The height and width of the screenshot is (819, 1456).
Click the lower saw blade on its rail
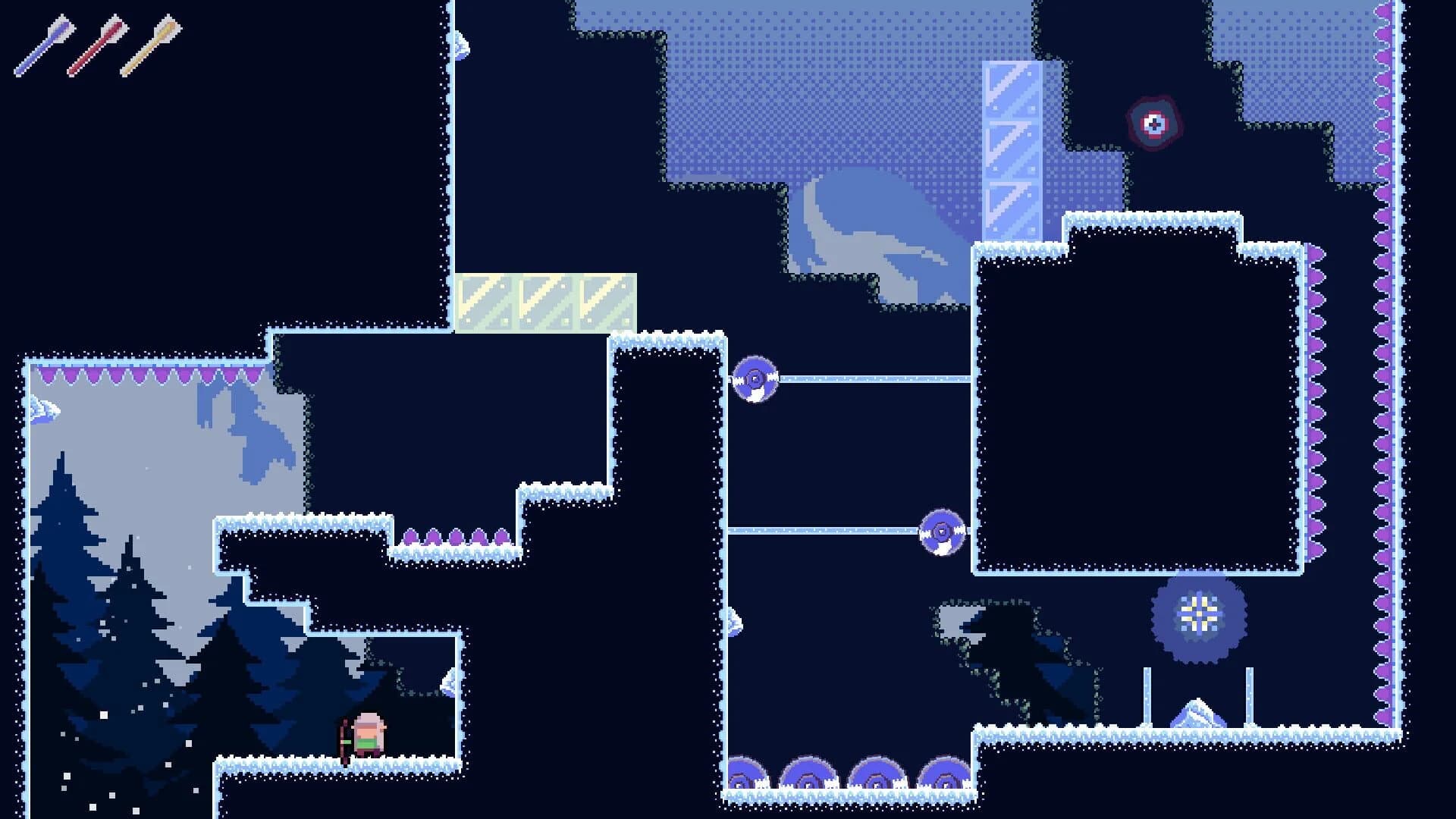point(940,533)
